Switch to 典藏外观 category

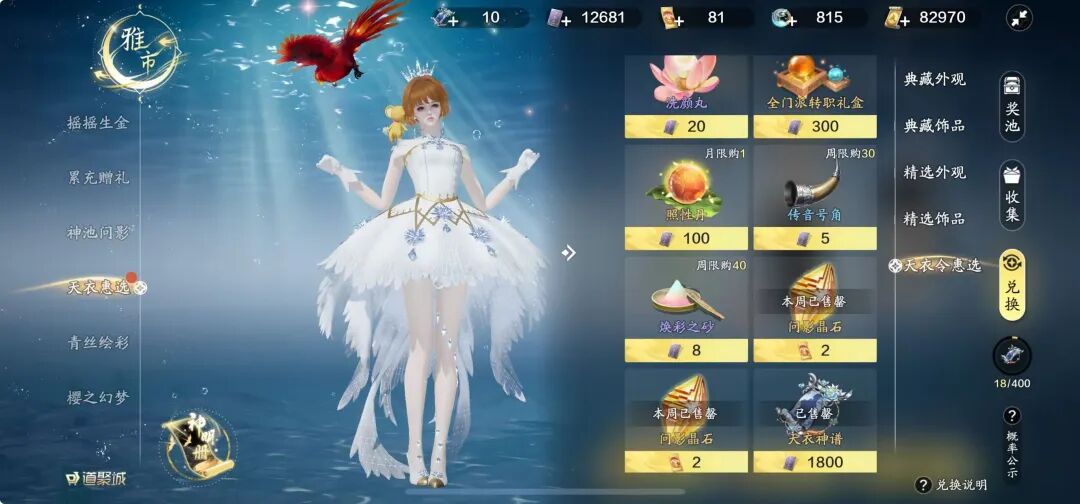[x=934, y=79]
